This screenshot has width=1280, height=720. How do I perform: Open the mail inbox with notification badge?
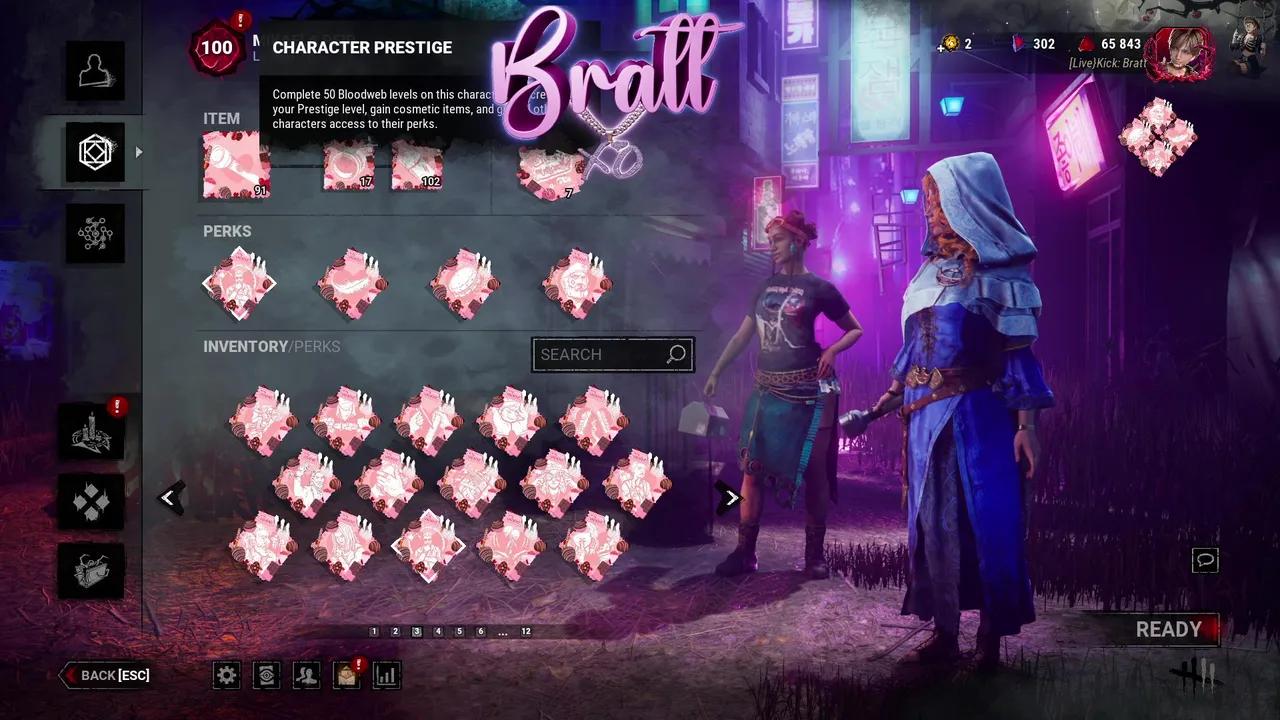point(346,675)
